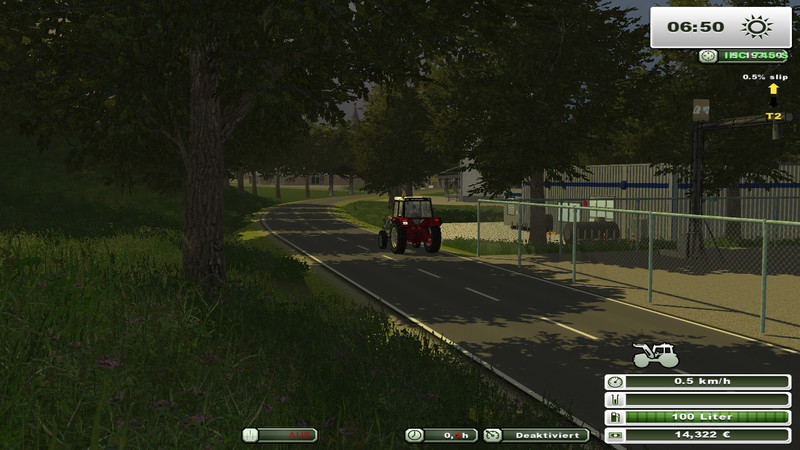
Task: Click the yellow gear-up arrow
Action: click(773, 89)
